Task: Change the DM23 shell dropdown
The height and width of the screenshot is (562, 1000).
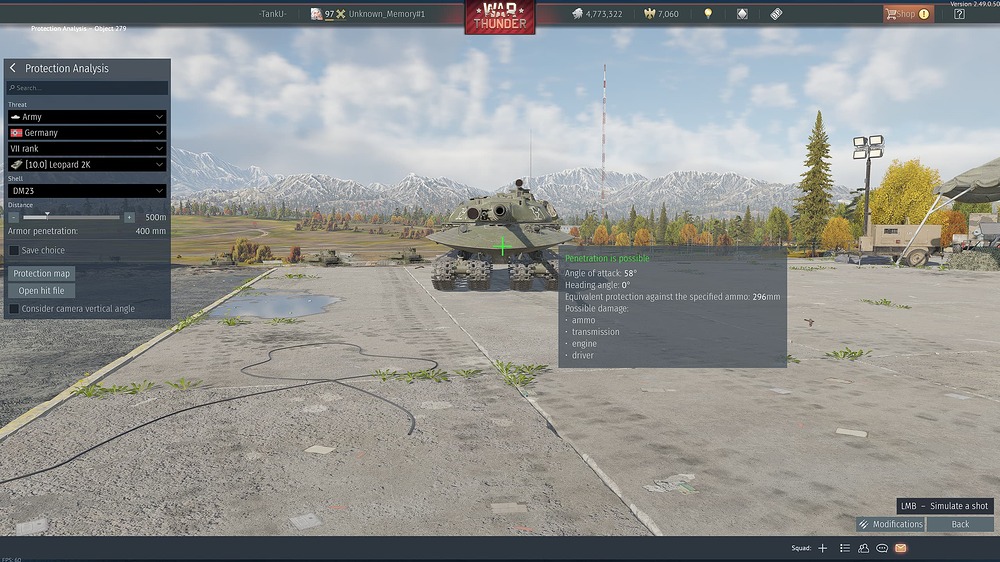Action: [87, 191]
